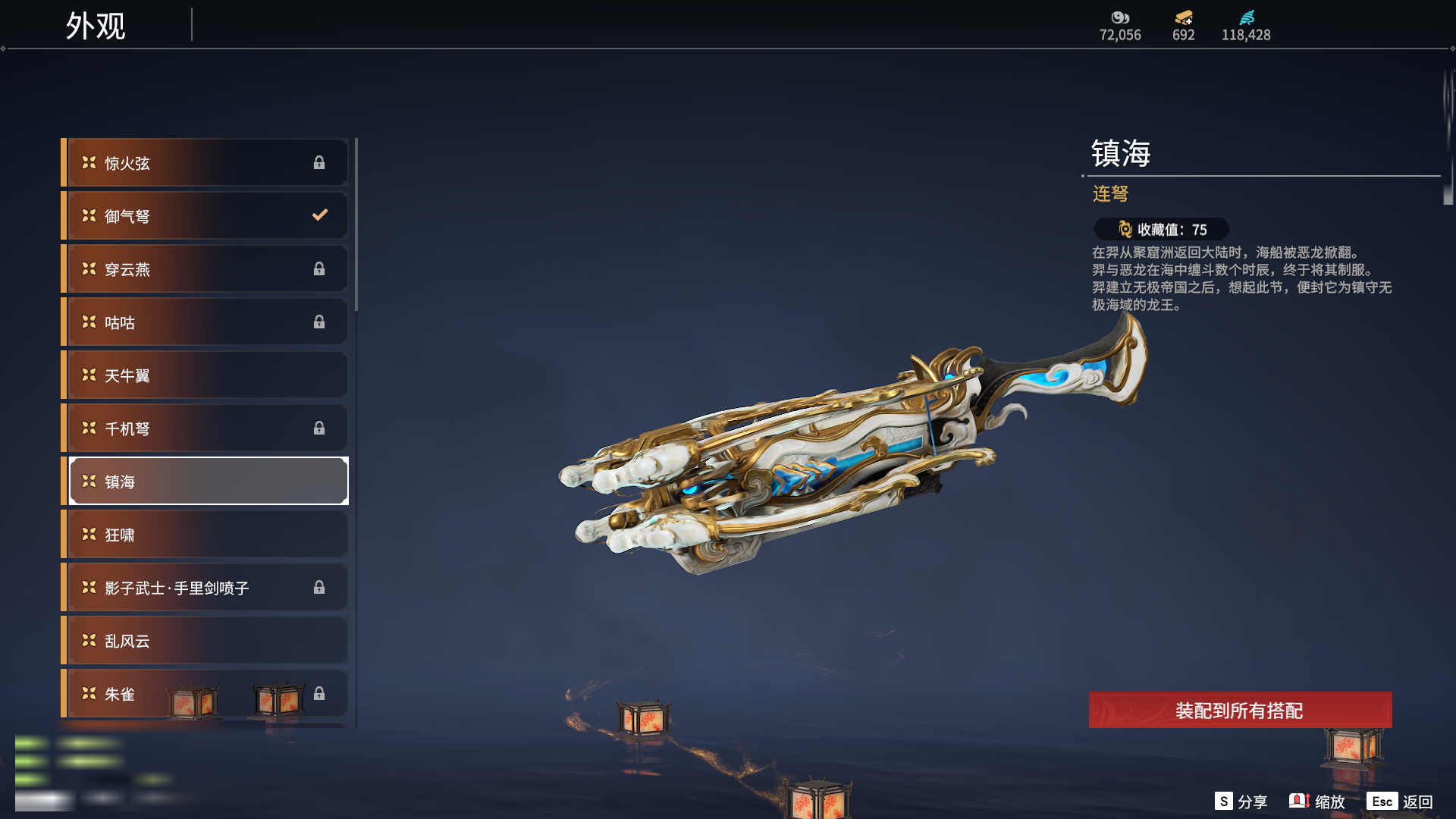This screenshot has height=819, width=1456.
Task: Select 影子武士·手里剑喷子 skin
Action: click(205, 588)
